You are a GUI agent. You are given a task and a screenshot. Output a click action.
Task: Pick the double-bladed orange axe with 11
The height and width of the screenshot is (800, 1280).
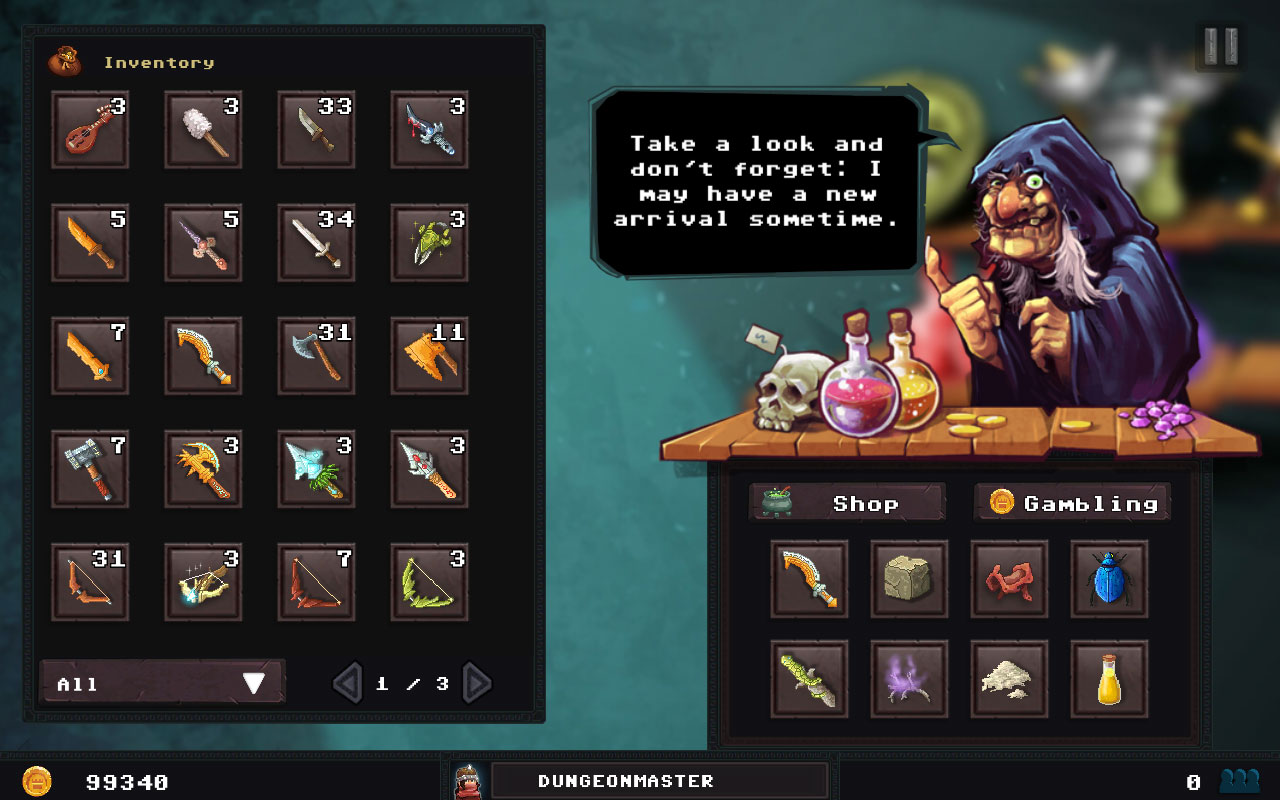pyautogui.click(x=429, y=356)
